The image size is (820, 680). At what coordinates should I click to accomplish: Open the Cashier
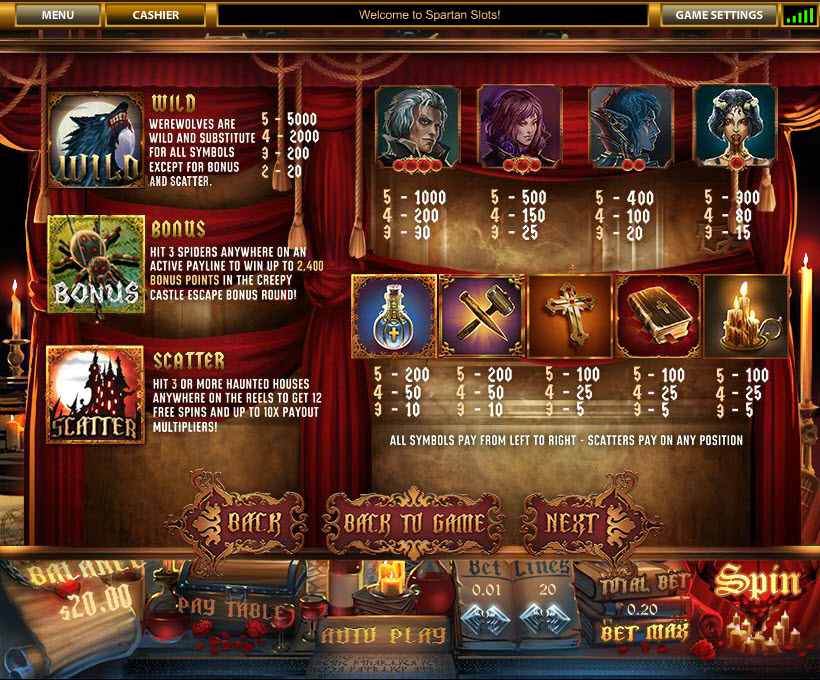pyautogui.click(x=155, y=15)
